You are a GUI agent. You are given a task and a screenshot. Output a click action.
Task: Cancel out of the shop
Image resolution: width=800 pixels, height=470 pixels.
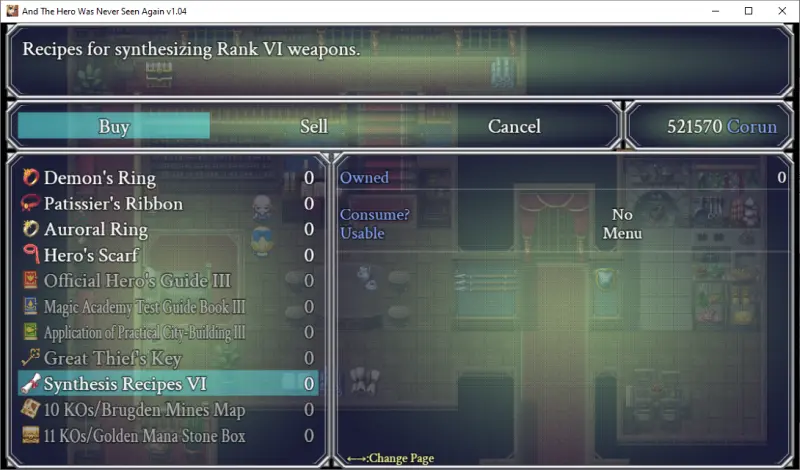click(514, 126)
